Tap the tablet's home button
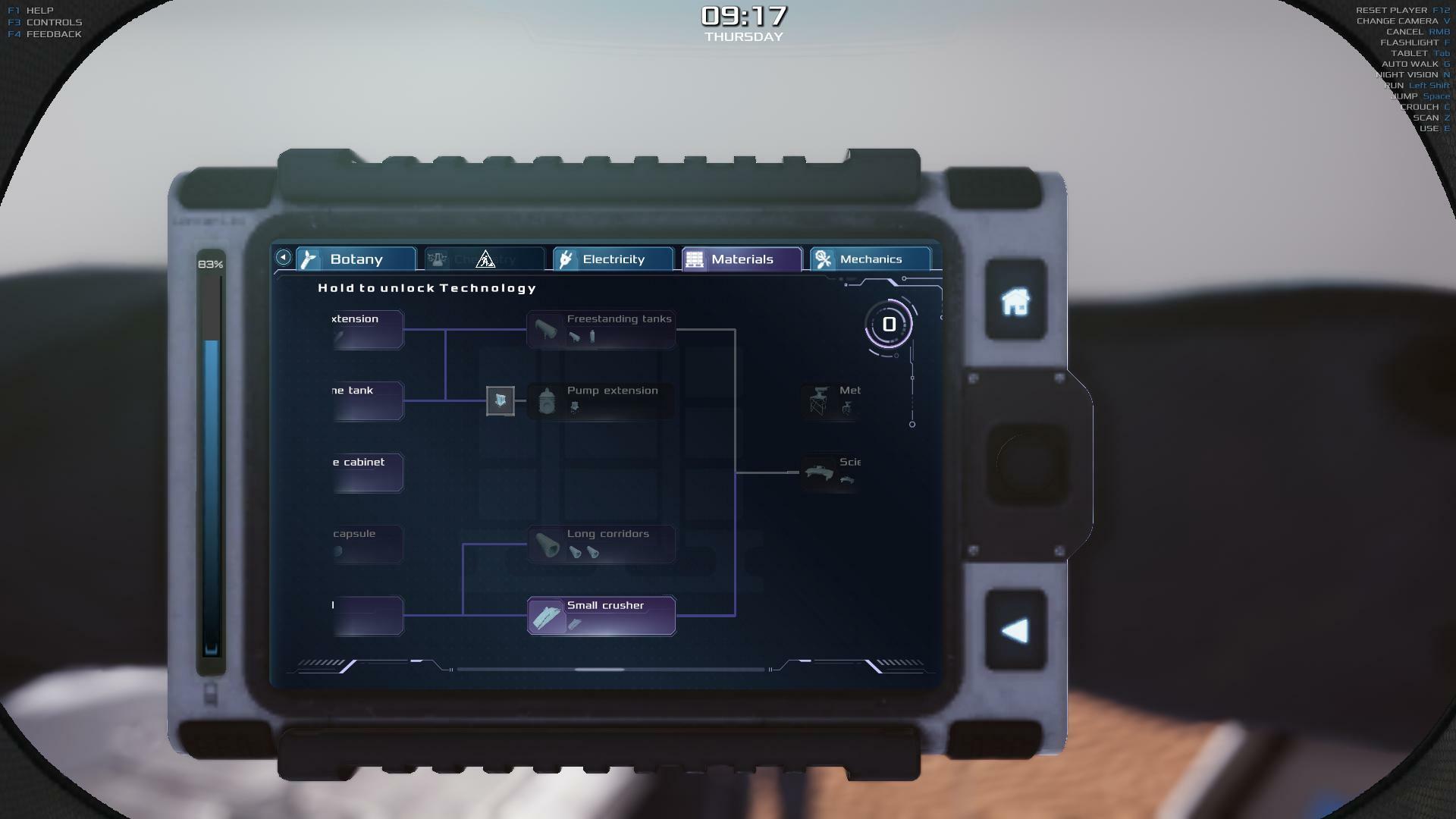Image resolution: width=1456 pixels, height=819 pixels. (1015, 302)
